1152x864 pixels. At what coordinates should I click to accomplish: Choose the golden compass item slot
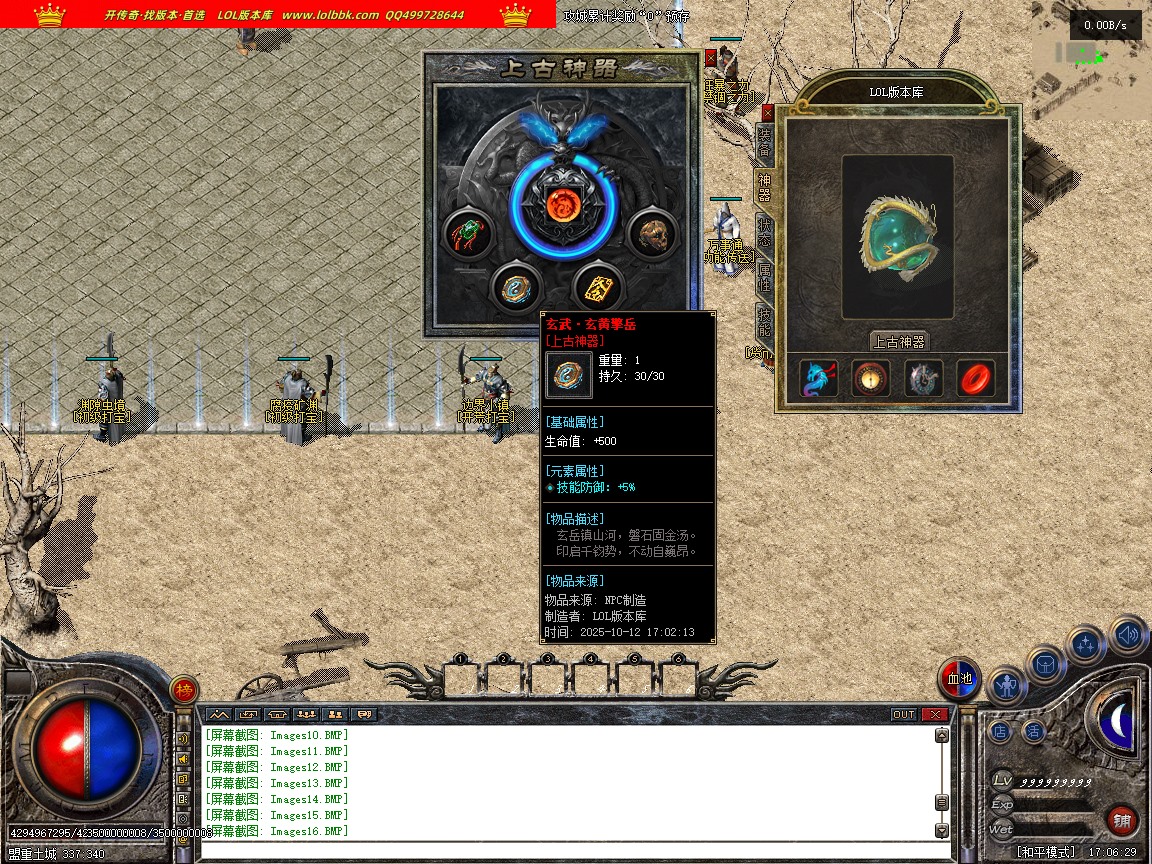tap(870, 379)
